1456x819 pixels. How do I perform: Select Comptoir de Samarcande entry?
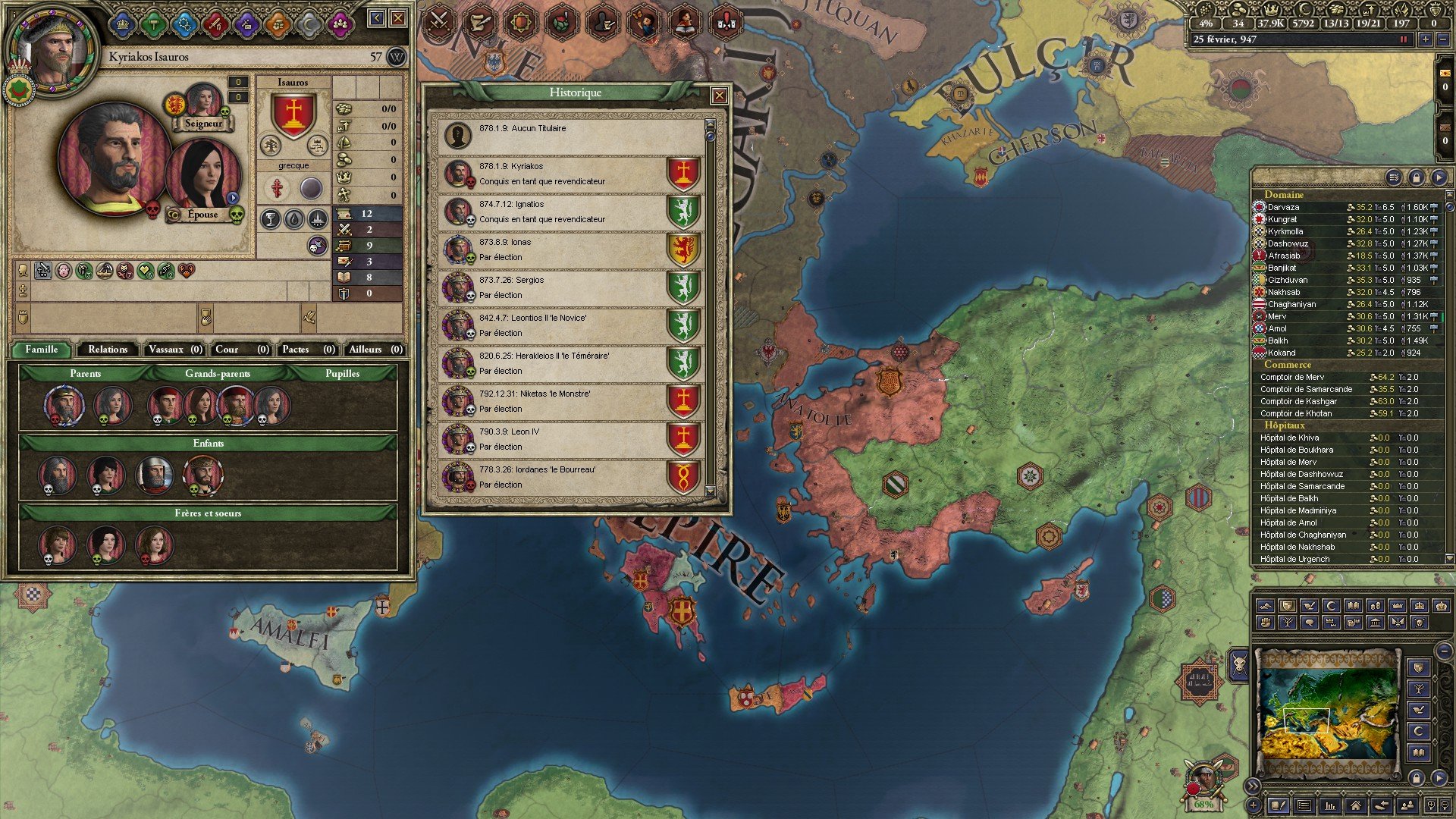(x=1306, y=389)
